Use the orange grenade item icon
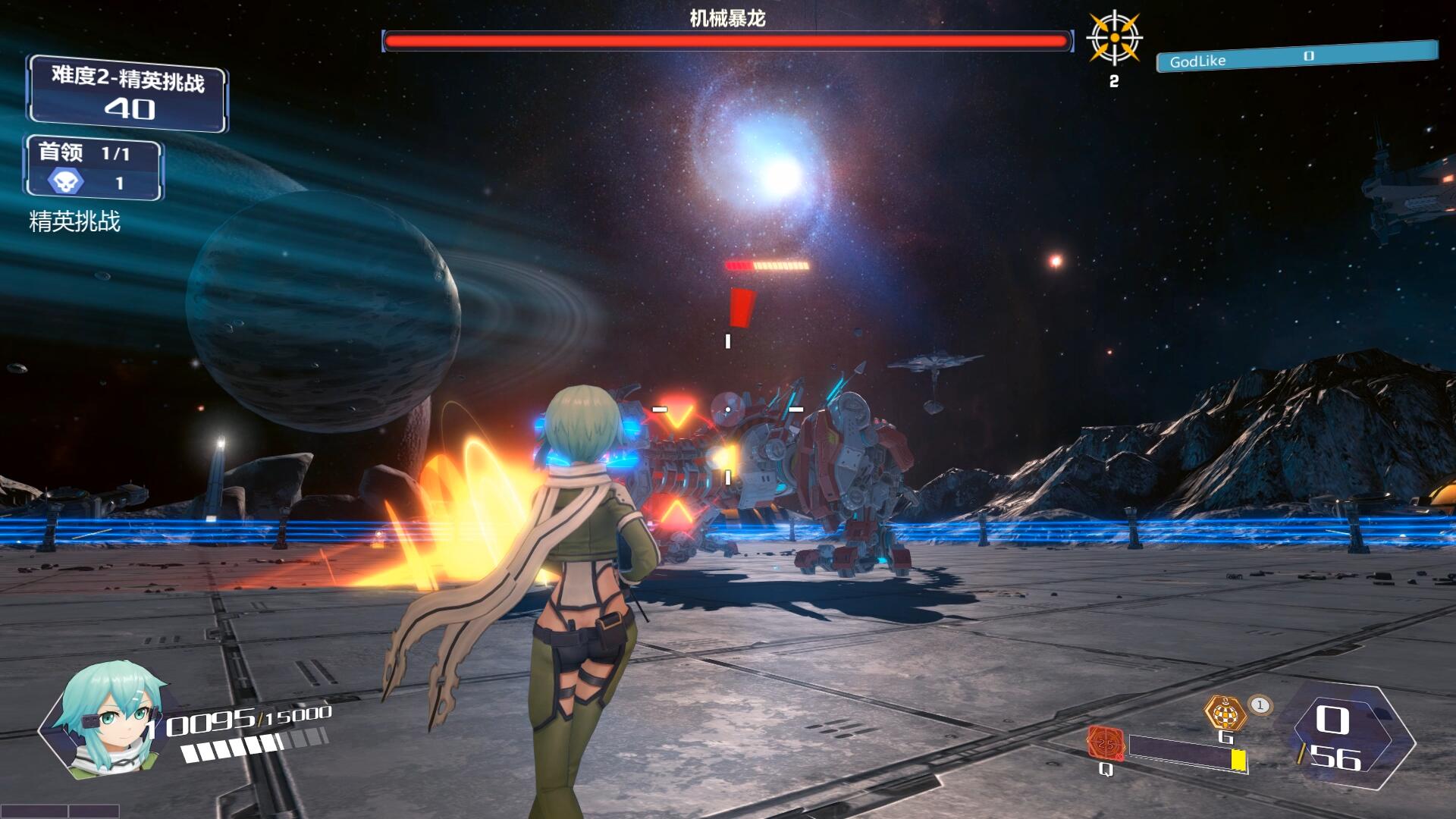 tap(1225, 714)
